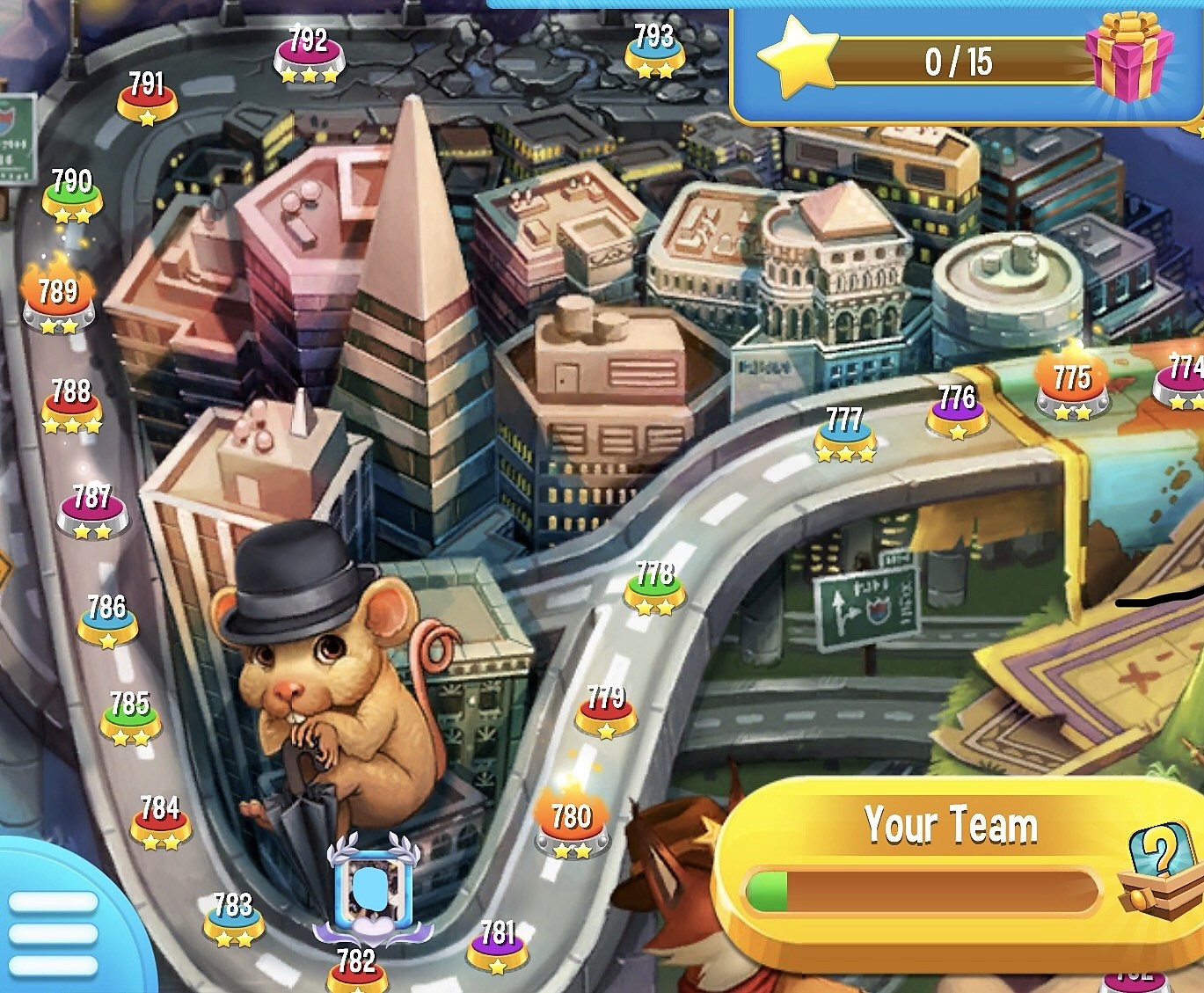Open level 790 on the map
This screenshot has height=993, width=1204.
click(72, 194)
